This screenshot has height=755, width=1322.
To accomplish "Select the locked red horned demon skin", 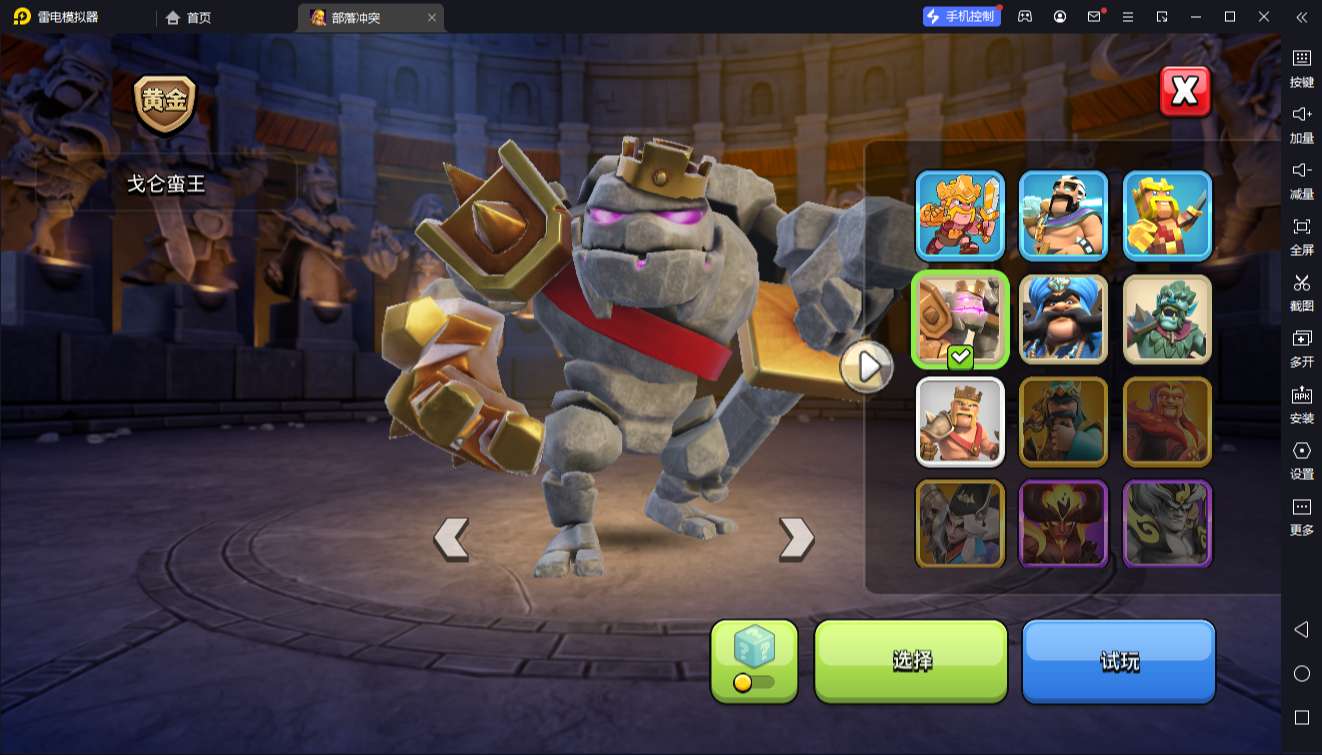I will tap(1063, 524).
